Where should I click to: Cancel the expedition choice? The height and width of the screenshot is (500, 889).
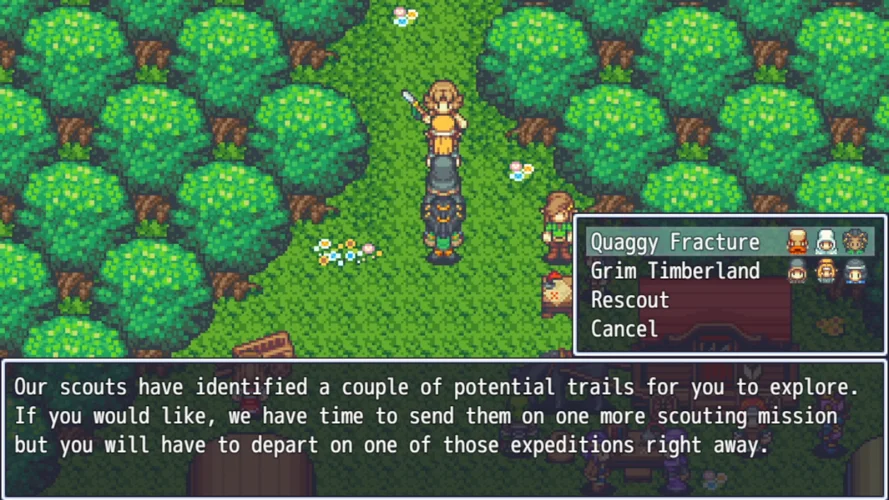point(624,329)
